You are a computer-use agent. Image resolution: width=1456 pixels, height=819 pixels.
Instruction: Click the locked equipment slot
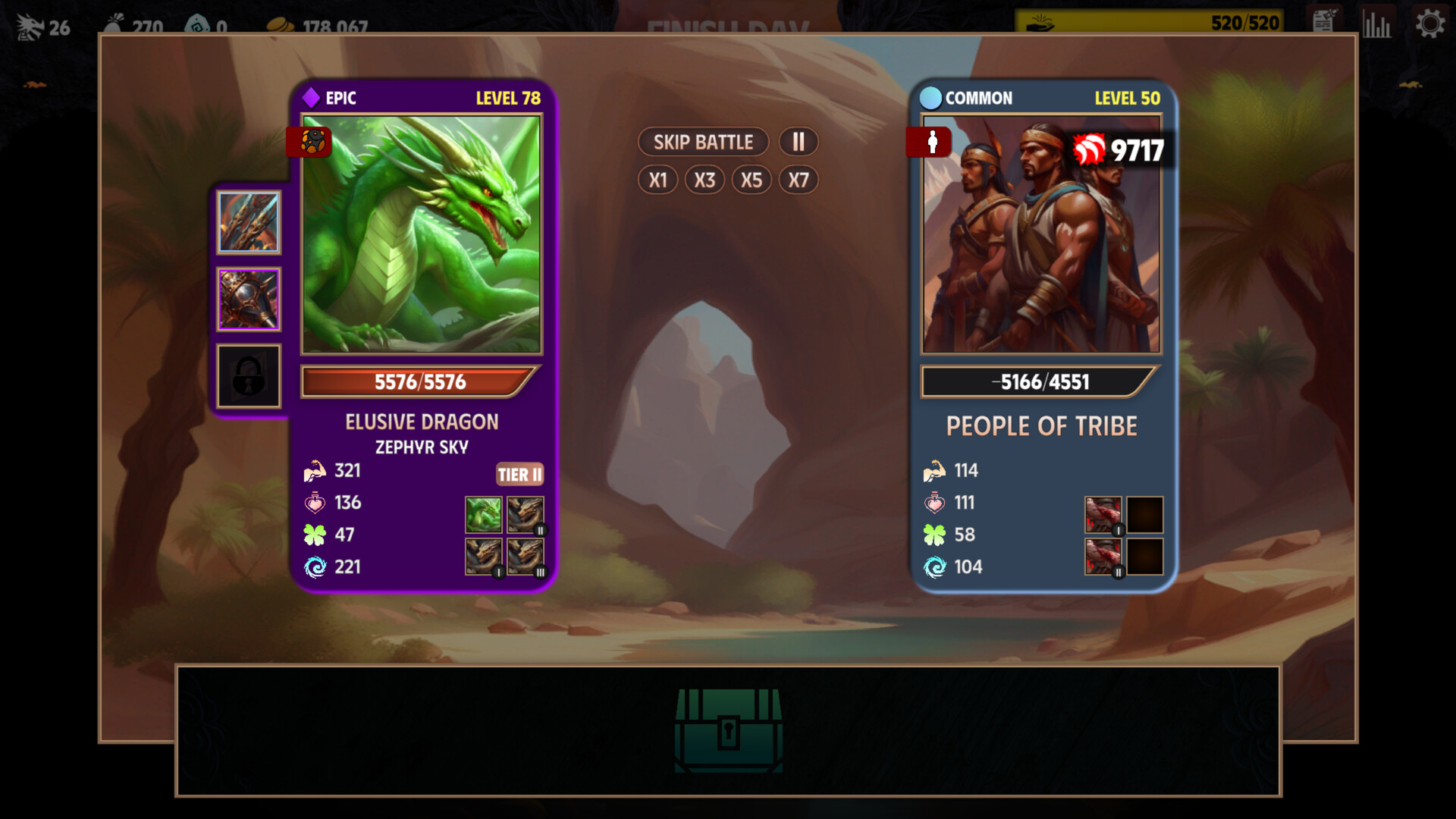coord(249,376)
